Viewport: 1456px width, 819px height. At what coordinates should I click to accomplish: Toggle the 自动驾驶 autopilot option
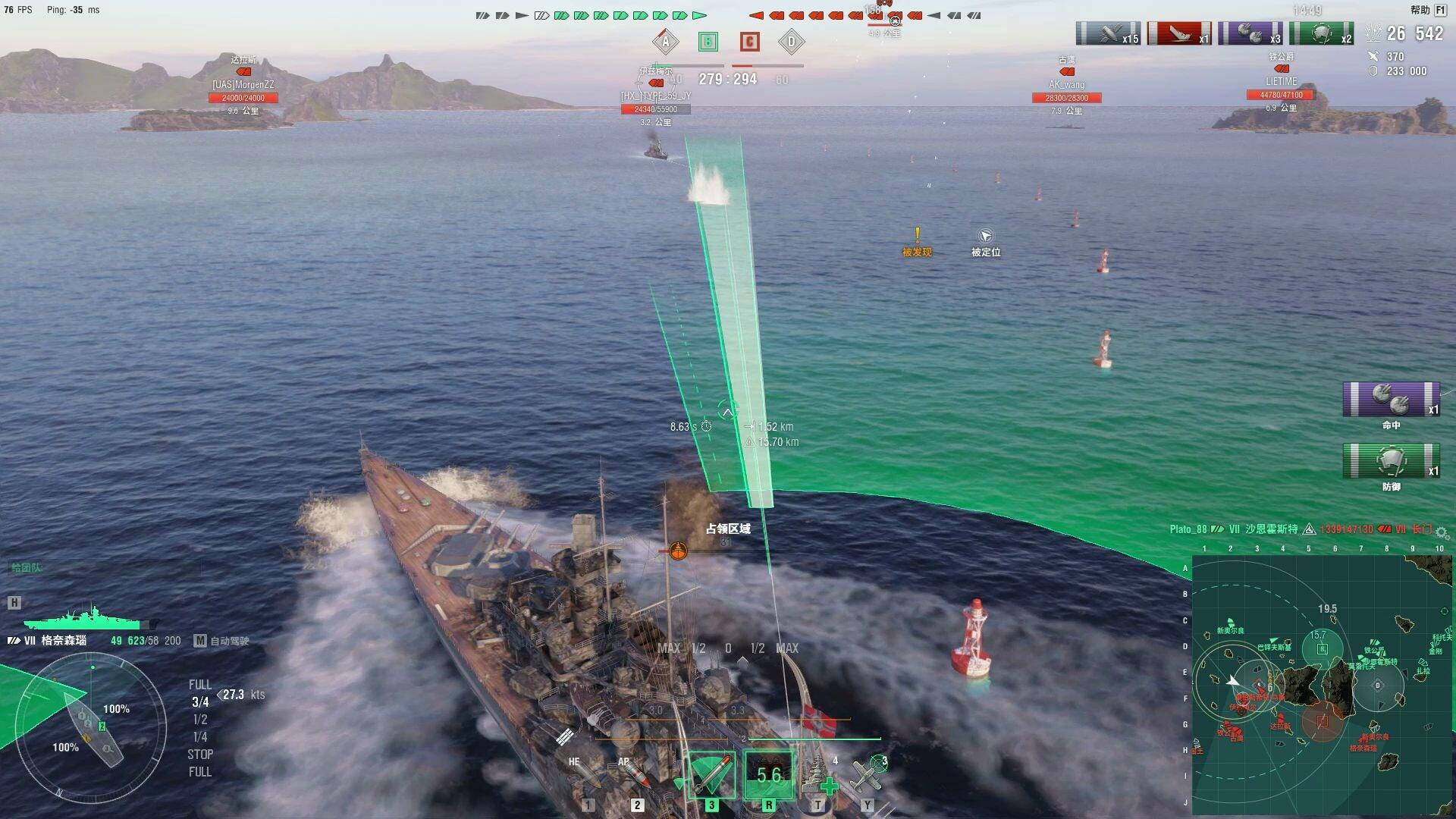point(222,641)
